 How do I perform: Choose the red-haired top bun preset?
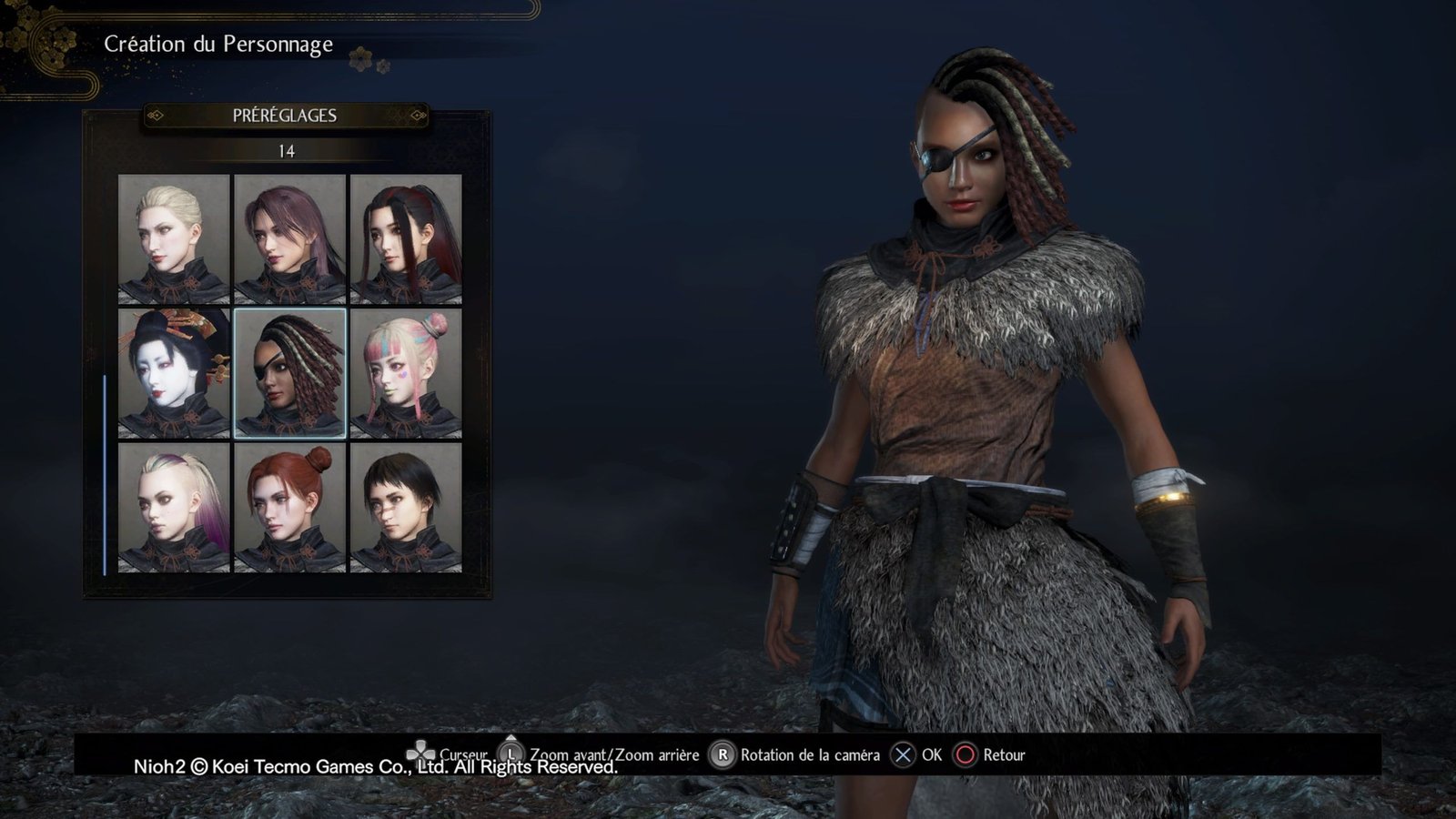coord(290,507)
